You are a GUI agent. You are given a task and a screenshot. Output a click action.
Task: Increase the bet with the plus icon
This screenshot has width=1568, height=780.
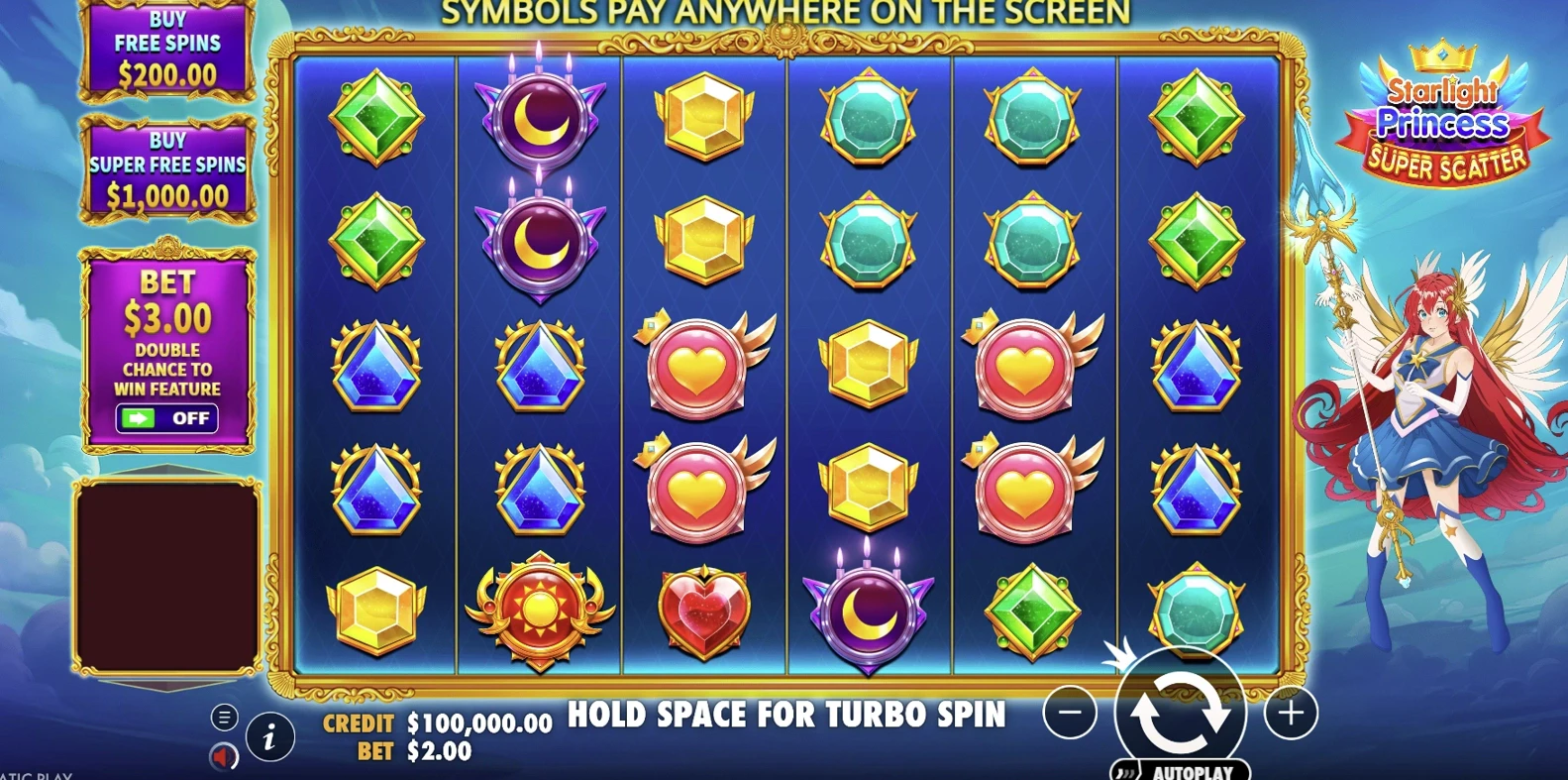click(1293, 714)
